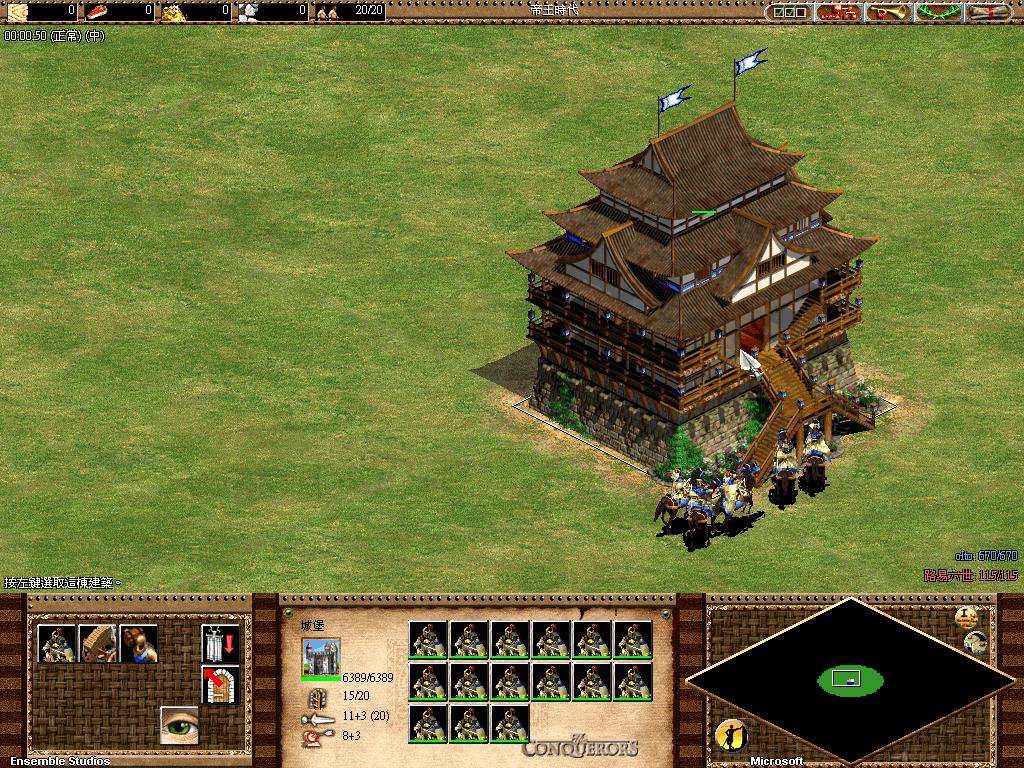Click the portcullis with down arrow icon

tap(220, 644)
